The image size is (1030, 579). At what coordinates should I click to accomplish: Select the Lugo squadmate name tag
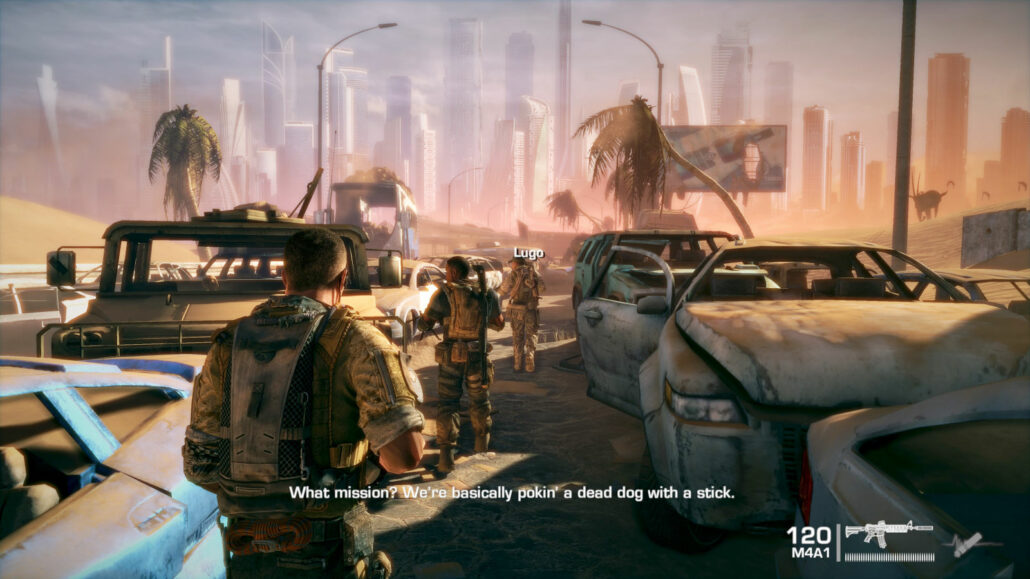click(x=529, y=254)
